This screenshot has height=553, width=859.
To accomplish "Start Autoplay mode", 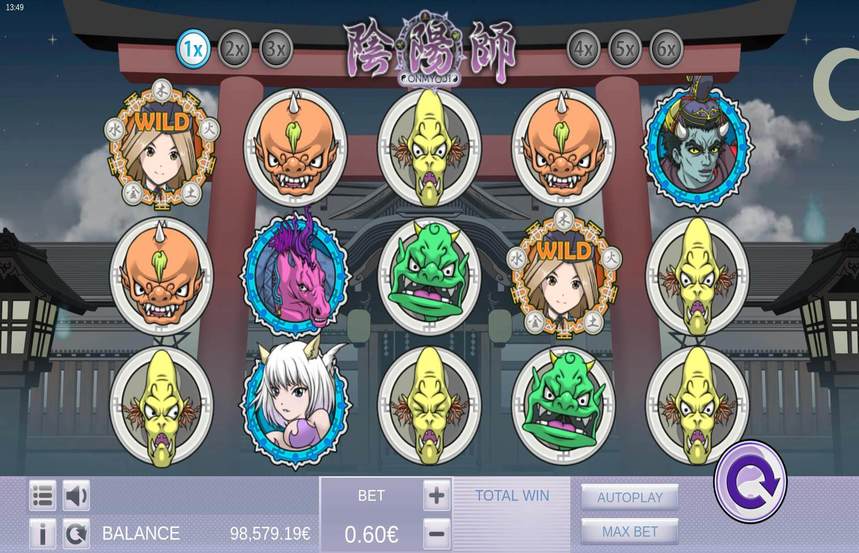I will pos(630,497).
